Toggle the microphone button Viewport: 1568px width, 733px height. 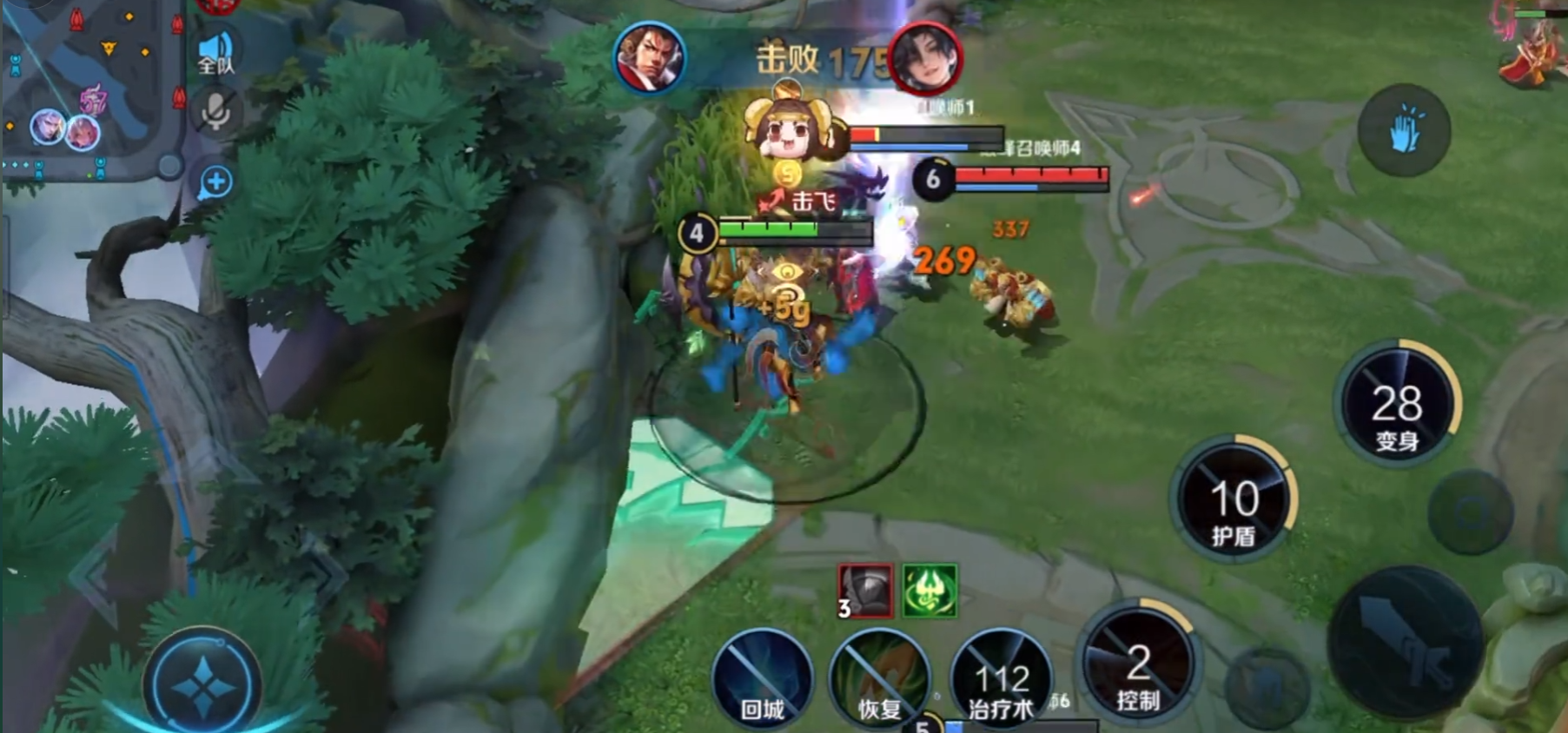pos(216,113)
